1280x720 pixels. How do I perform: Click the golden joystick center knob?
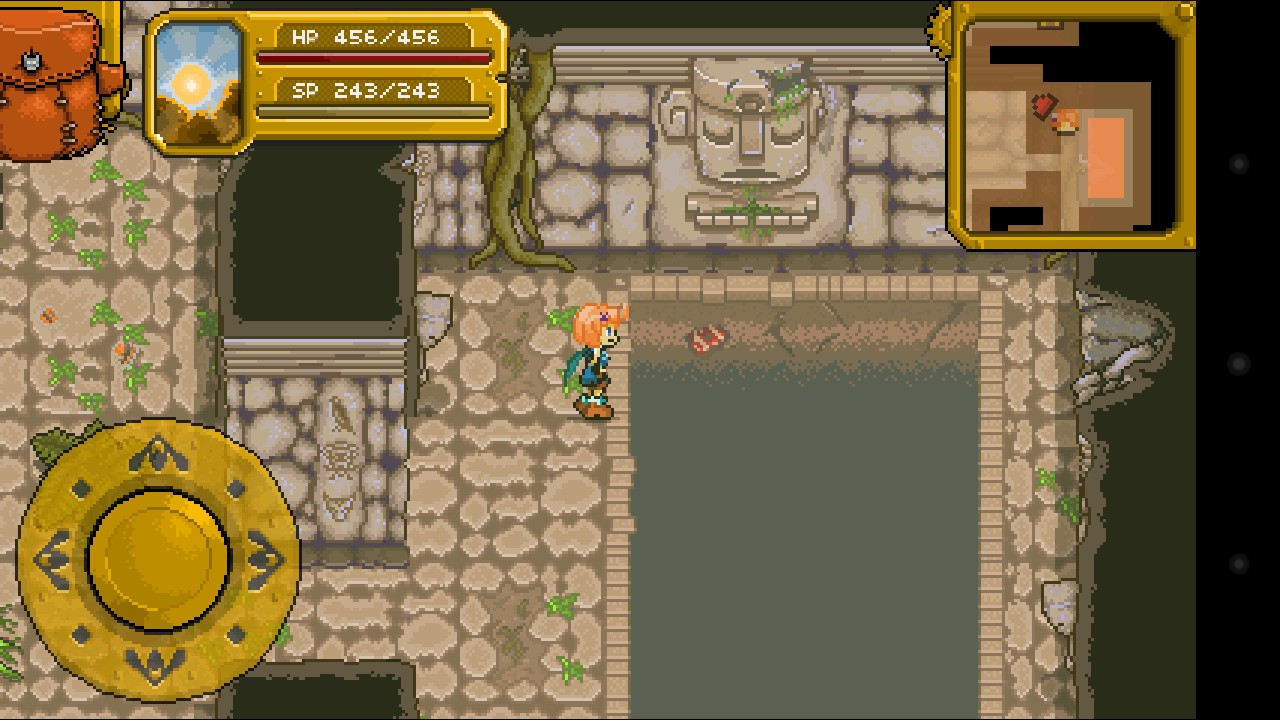(x=158, y=557)
